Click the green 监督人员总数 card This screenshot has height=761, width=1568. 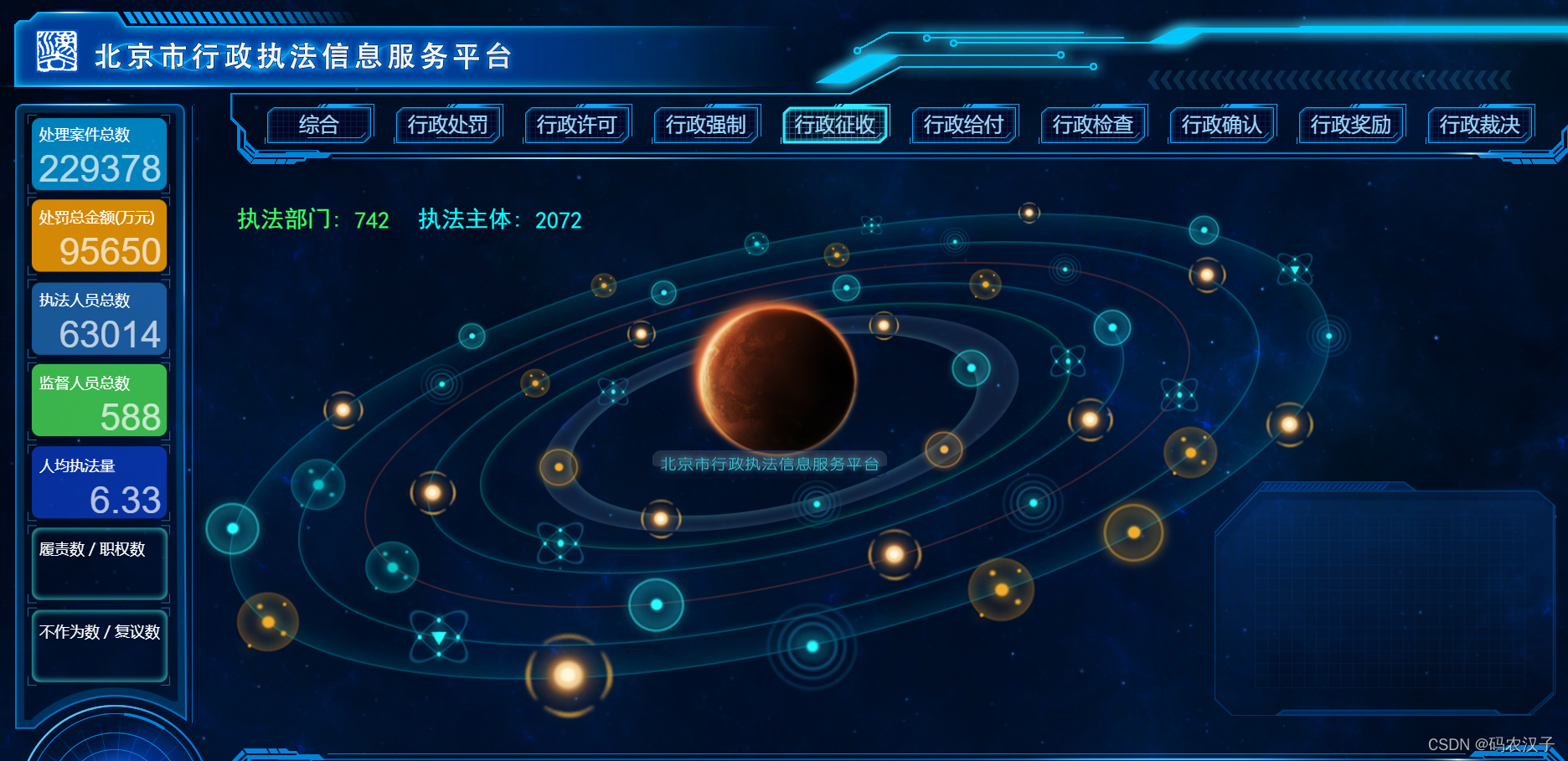(x=99, y=400)
